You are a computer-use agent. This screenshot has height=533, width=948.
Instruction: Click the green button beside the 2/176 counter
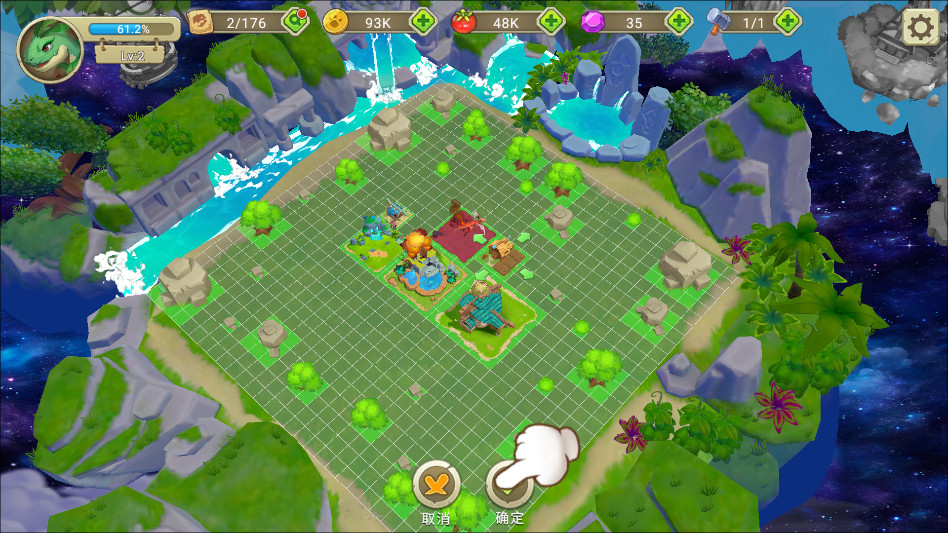click(295, 20)
